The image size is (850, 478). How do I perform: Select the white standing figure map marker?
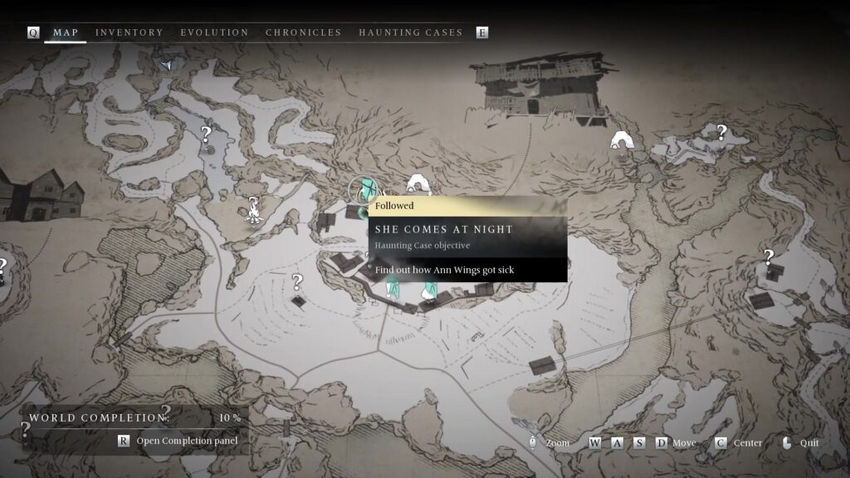254,208
